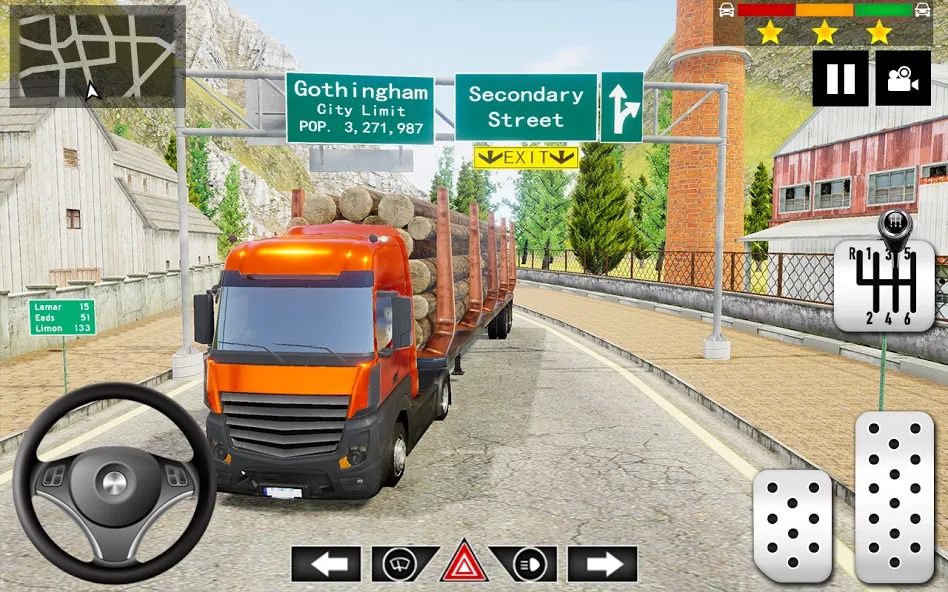The height and width of the screenshot is (592, 948).
Task: Pause the game
Action: 840,78
